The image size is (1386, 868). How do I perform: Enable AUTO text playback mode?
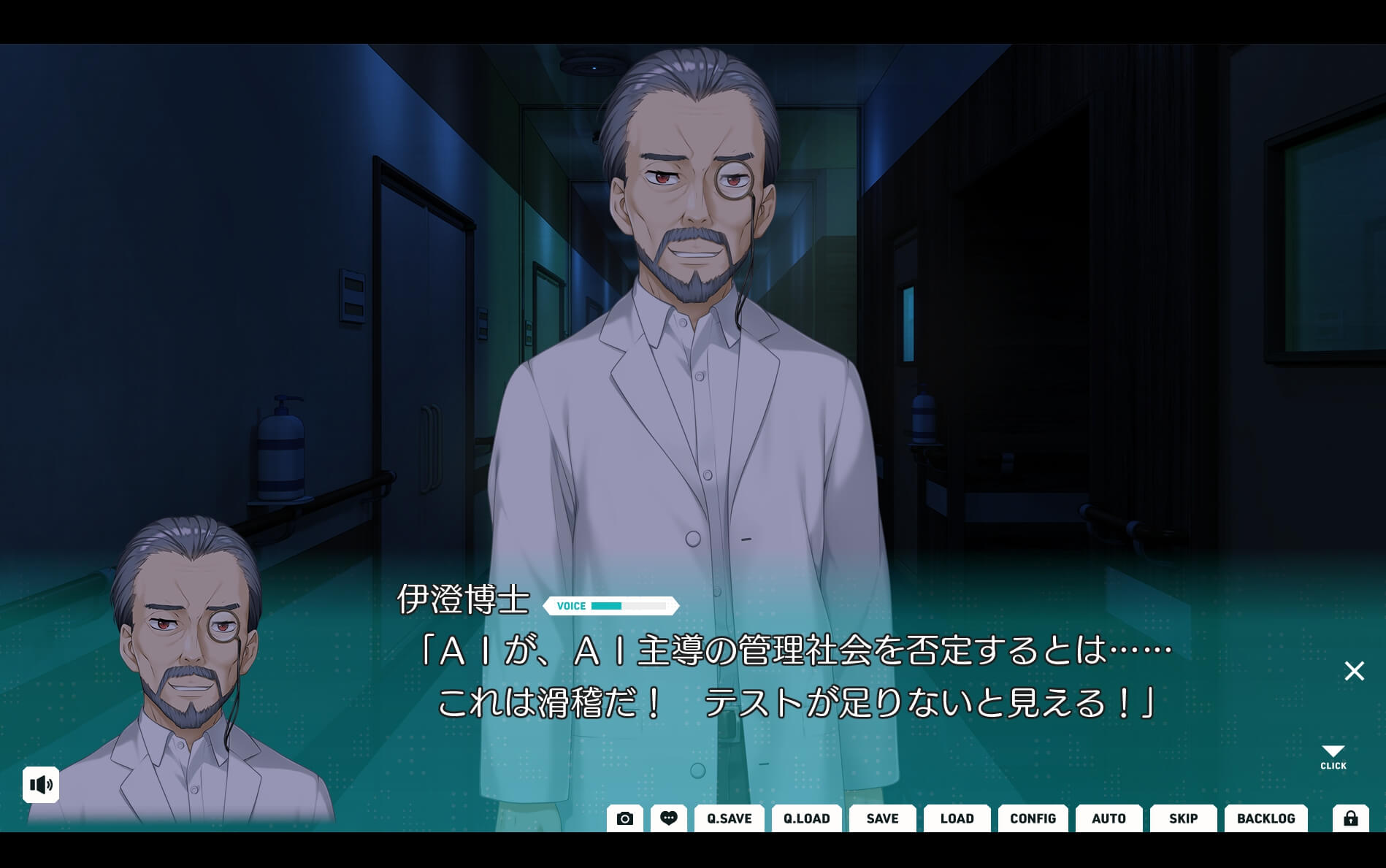click(x=1109, y=818)
